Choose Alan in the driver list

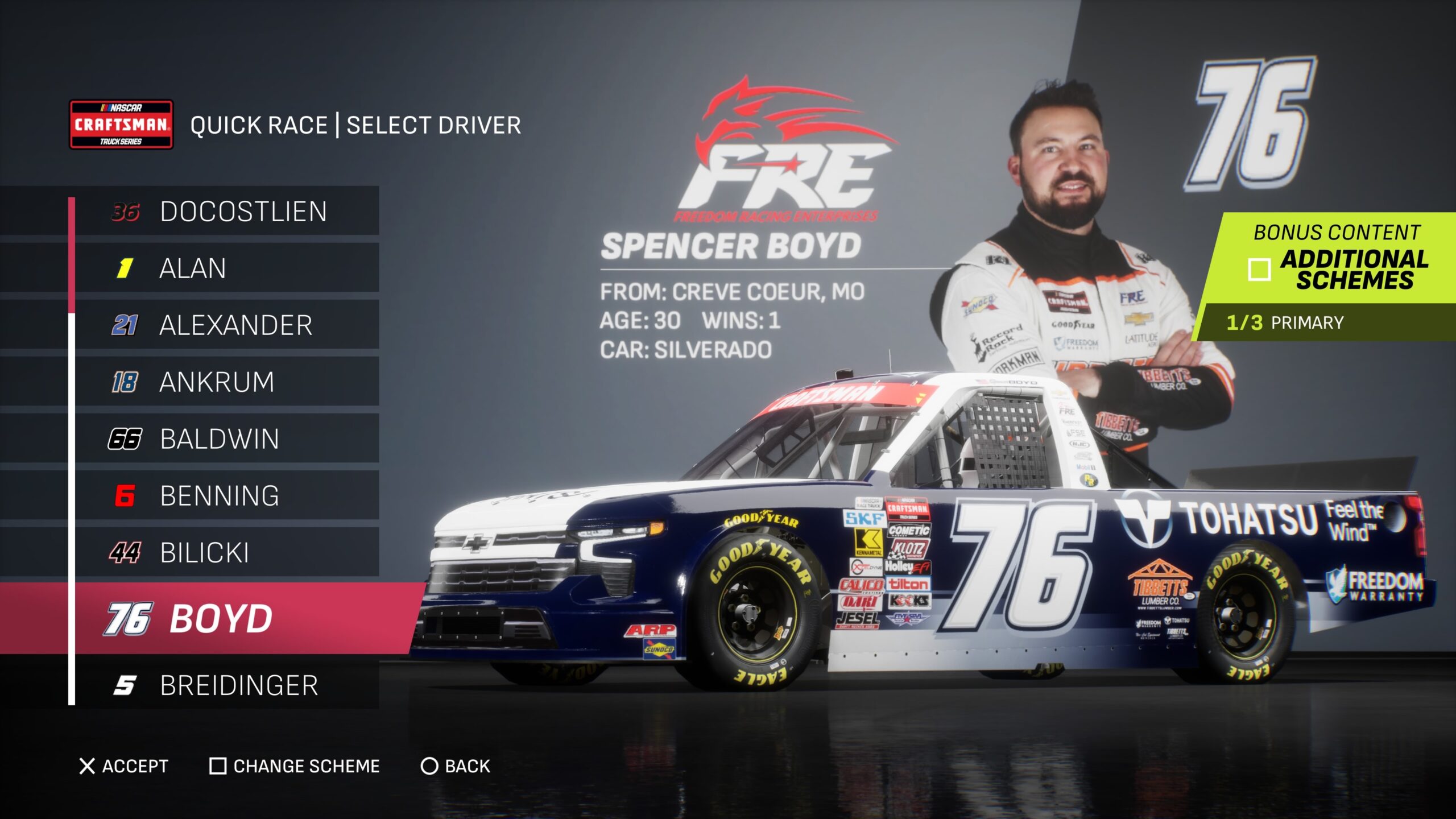point(227,268)
